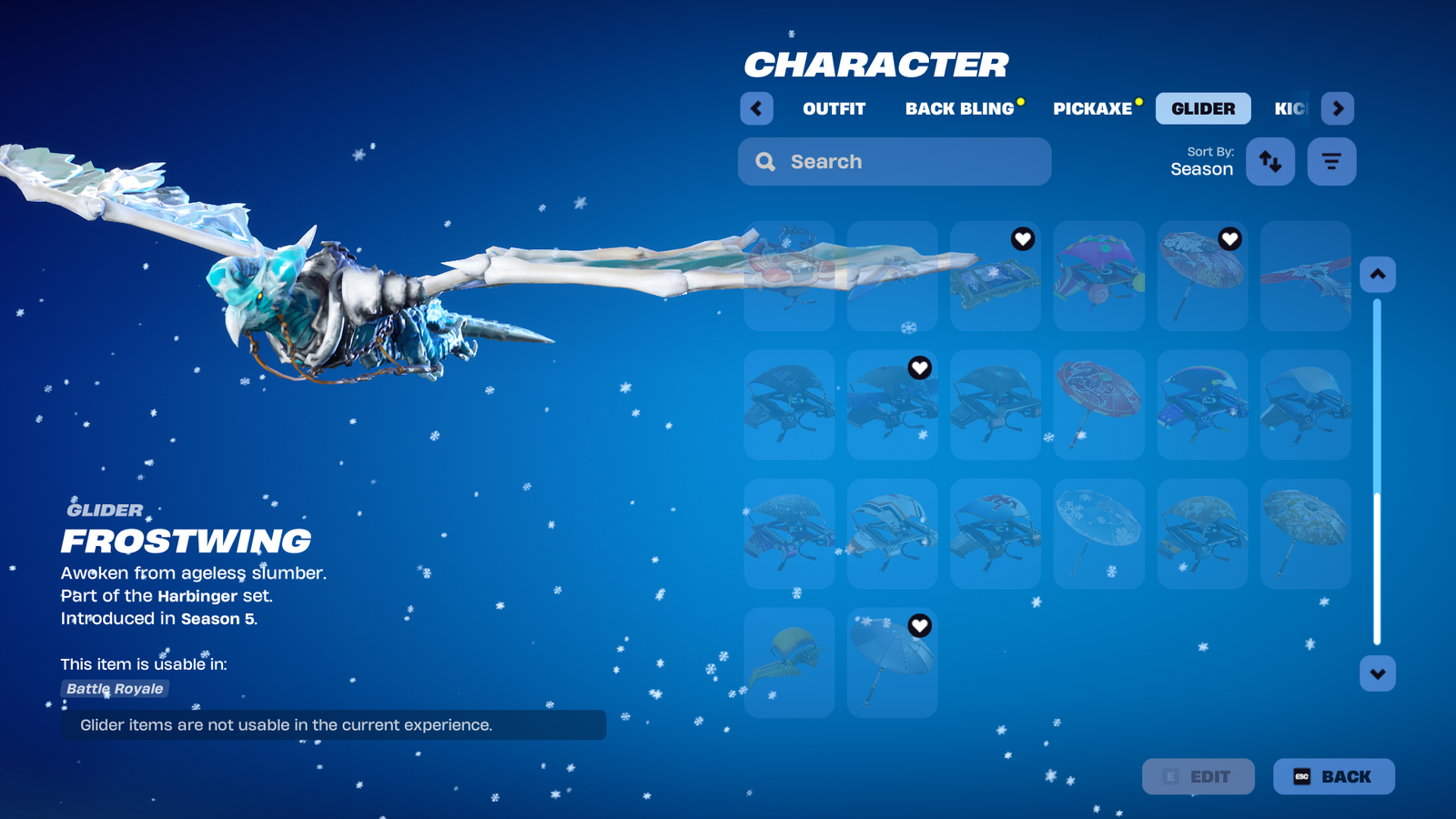Toggle the sort order arrows button
Image resolution: width=1456 pixels, height=819 pixels.
1270,162
